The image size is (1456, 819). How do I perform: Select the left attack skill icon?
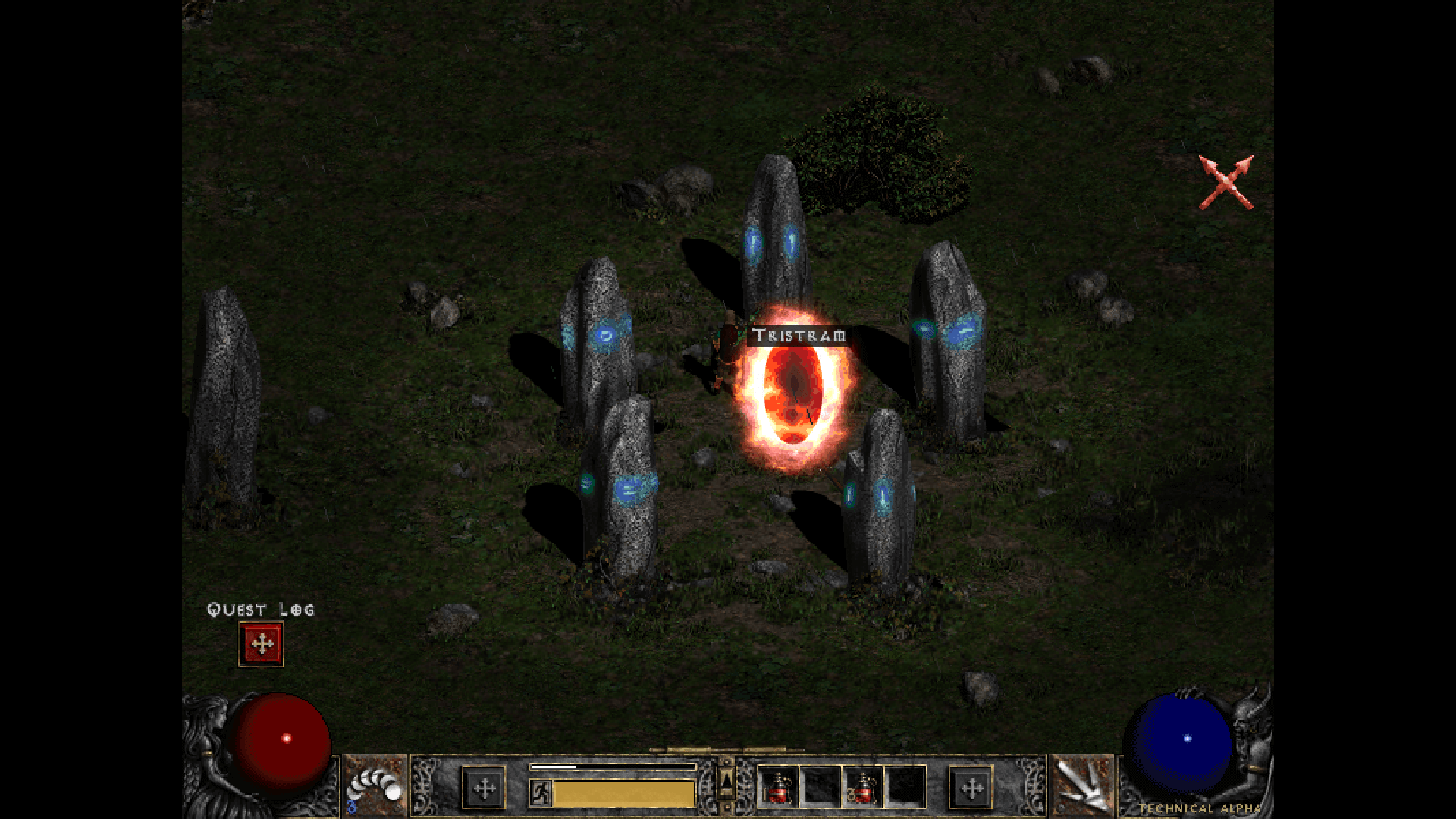(375, 786)
